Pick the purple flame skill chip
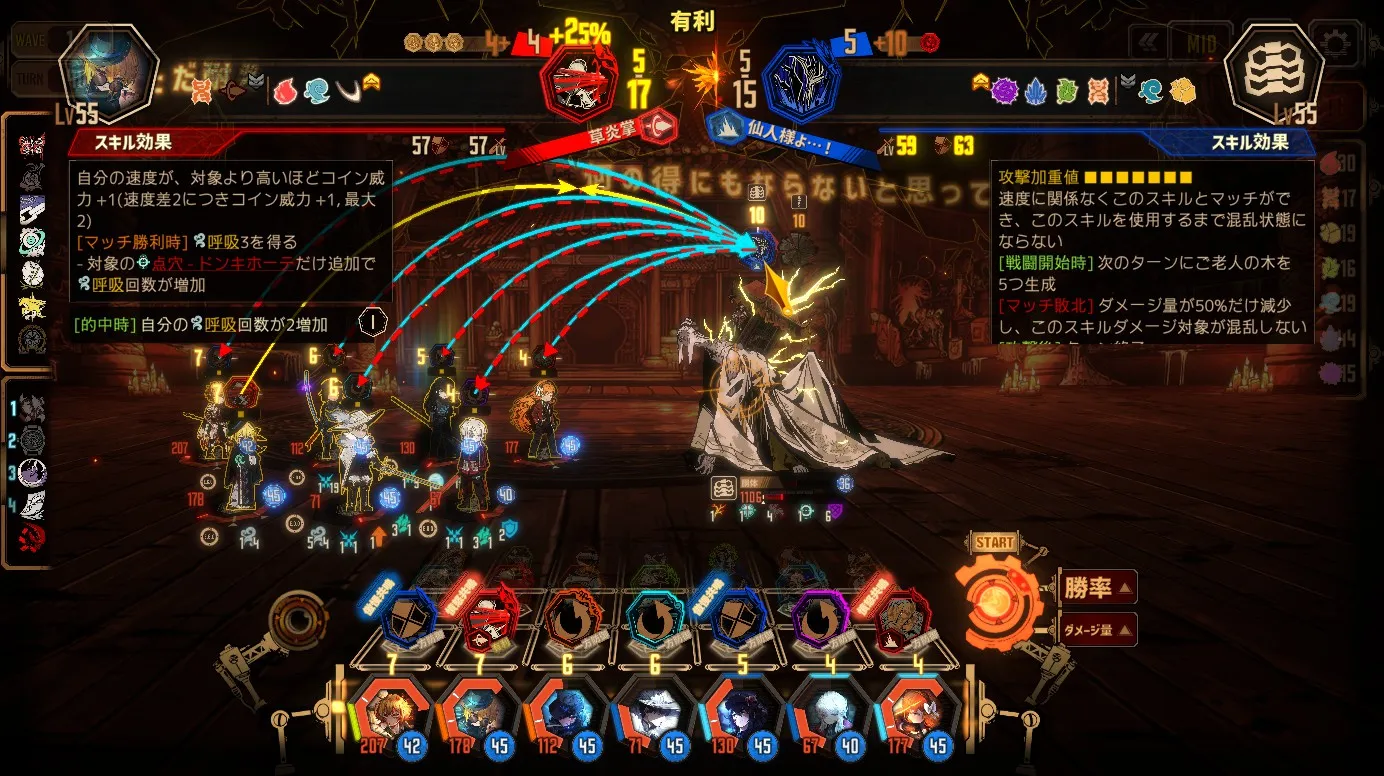 tap(820, 619)
